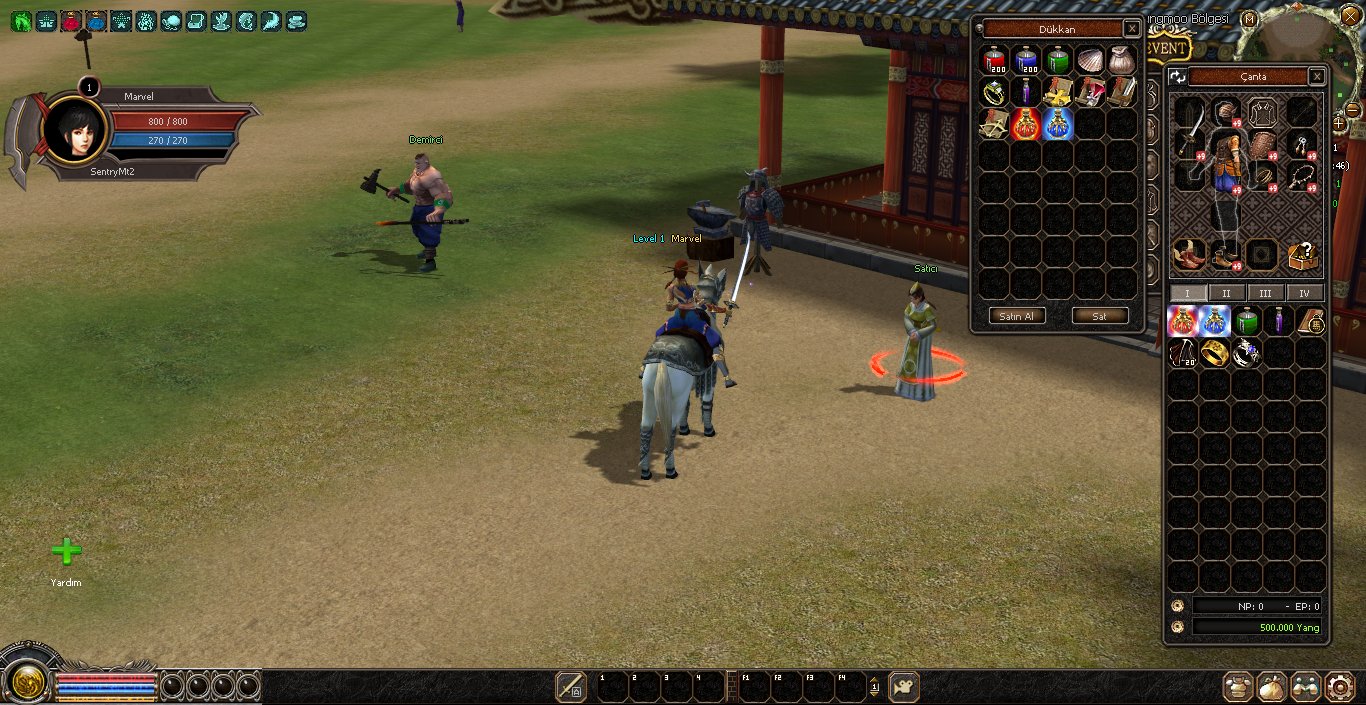The height and width of the screenshot is (705, 1366).
Task: Click the Sat sell button
Action: (x=1099, y=316)
